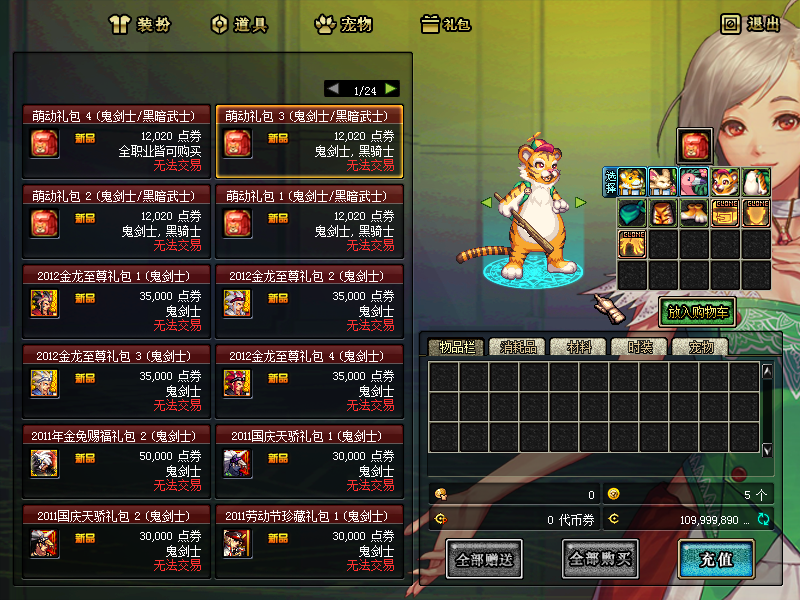Image resolution: width=800 pixels, height=600 pixels.
Task: Open the 时装 inventory tab
Action: [x=640, y=347]
